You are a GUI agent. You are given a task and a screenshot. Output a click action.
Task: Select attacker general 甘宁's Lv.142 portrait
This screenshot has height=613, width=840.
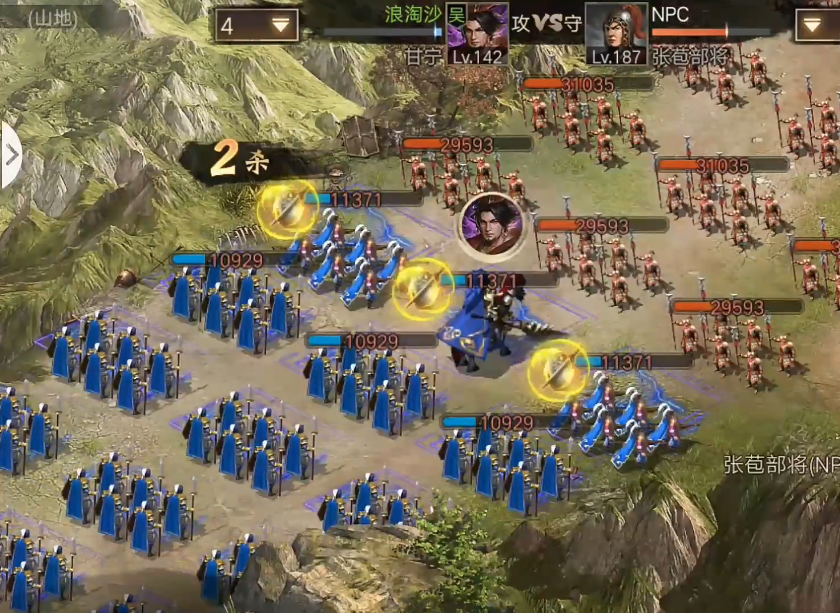(x=477, y=33)
